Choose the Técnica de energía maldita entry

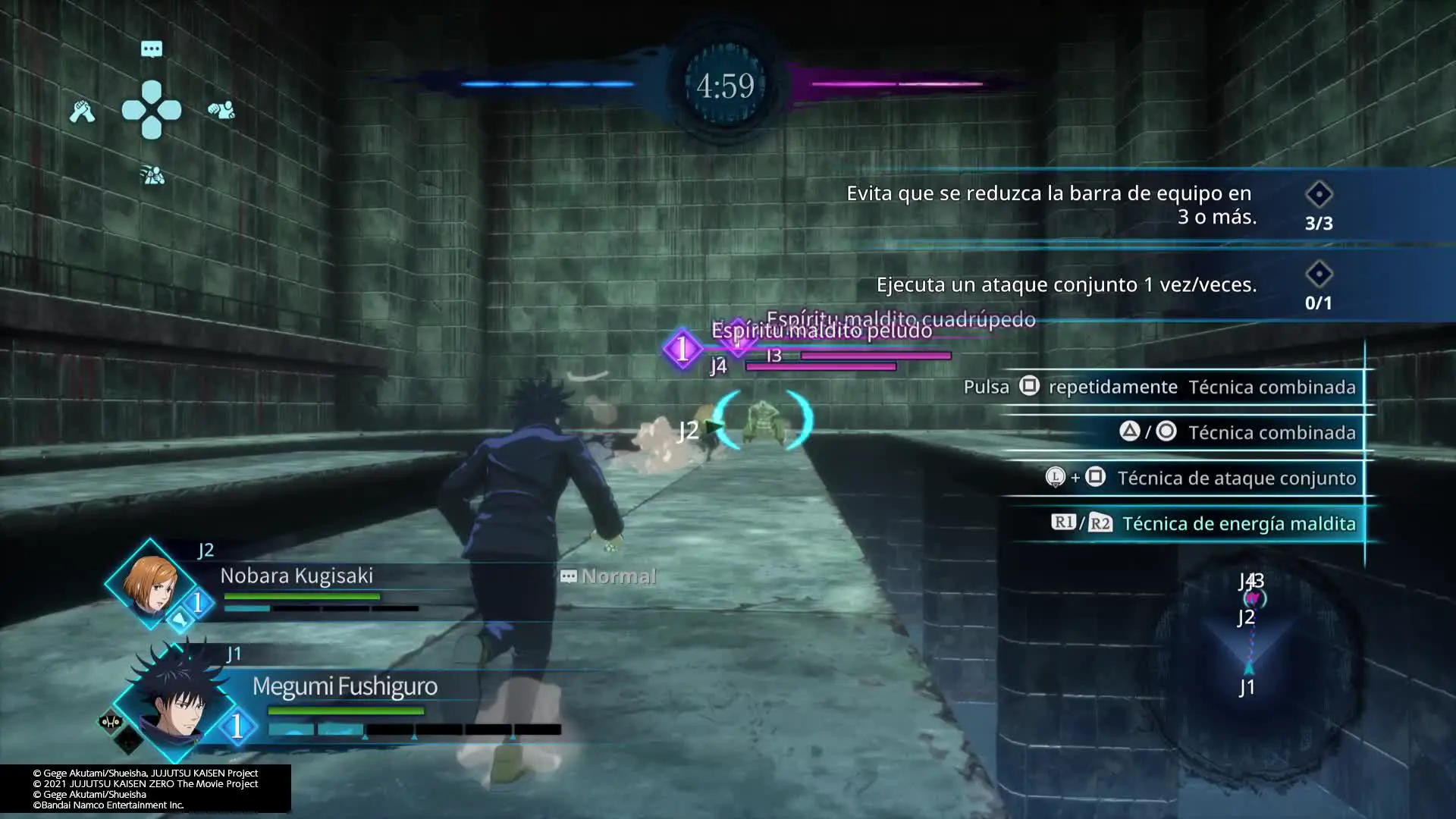1238,524
